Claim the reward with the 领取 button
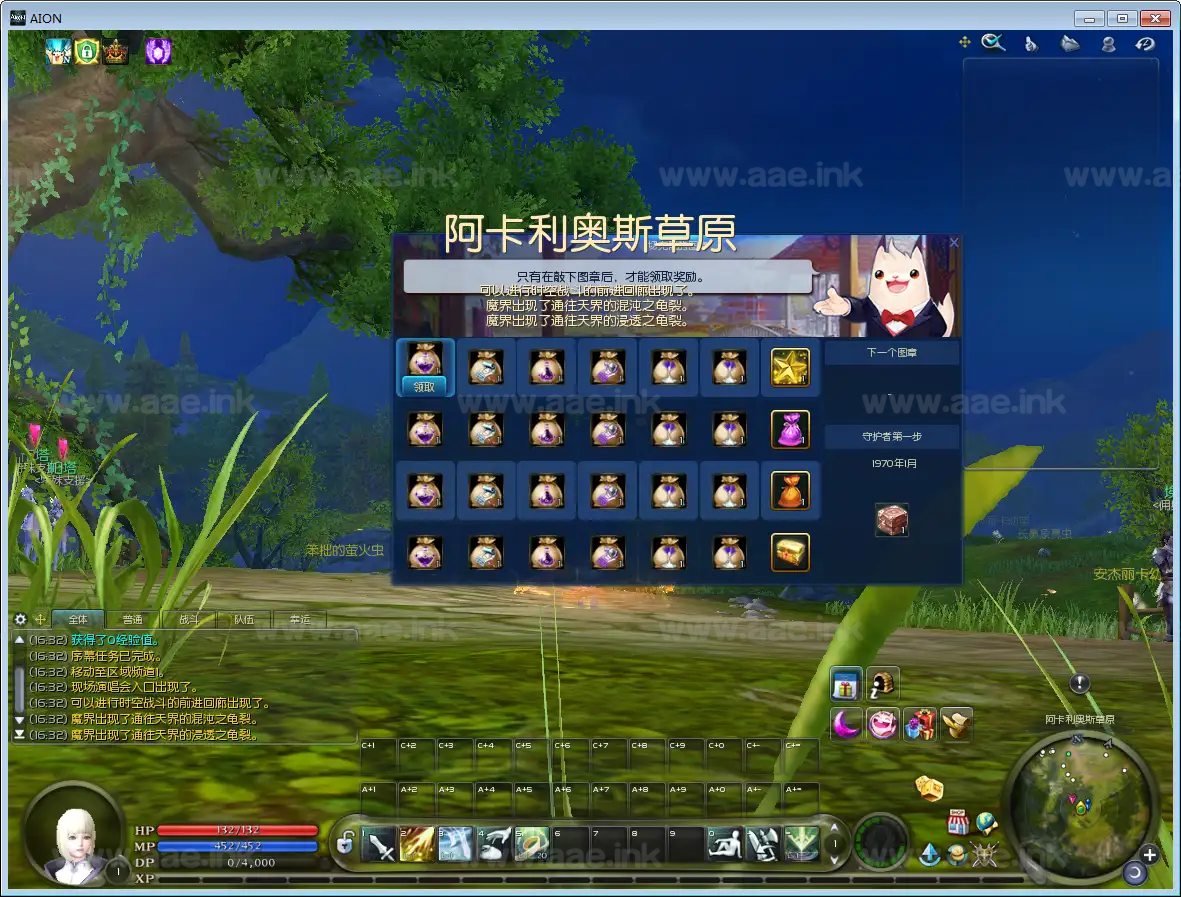The height and width of the screenshot is (897, 1181). tap(425, 387)
